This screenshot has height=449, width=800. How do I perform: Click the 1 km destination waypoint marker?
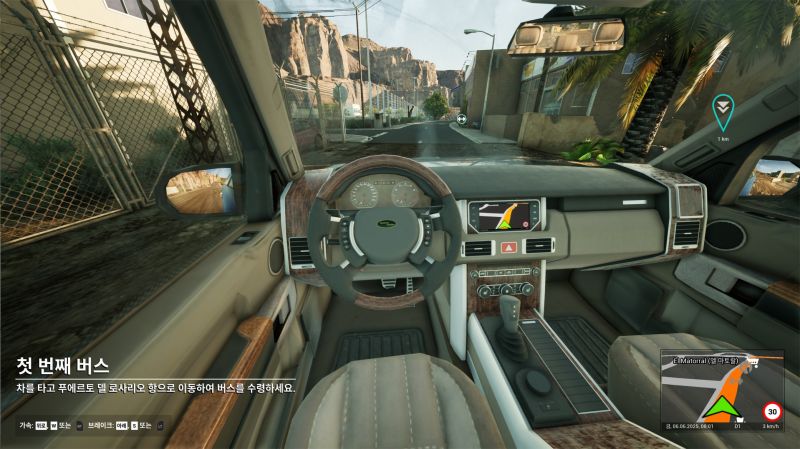(x=722, y=110)
